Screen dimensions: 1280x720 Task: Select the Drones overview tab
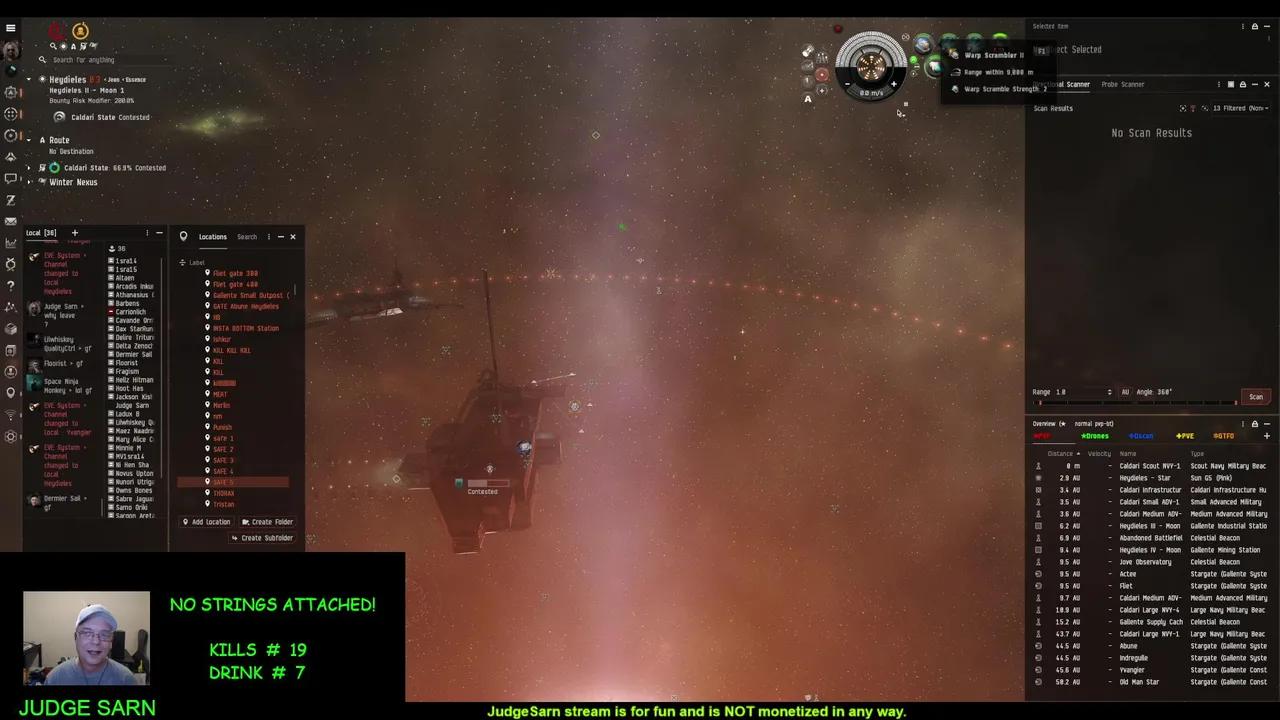click(1095, 436)
